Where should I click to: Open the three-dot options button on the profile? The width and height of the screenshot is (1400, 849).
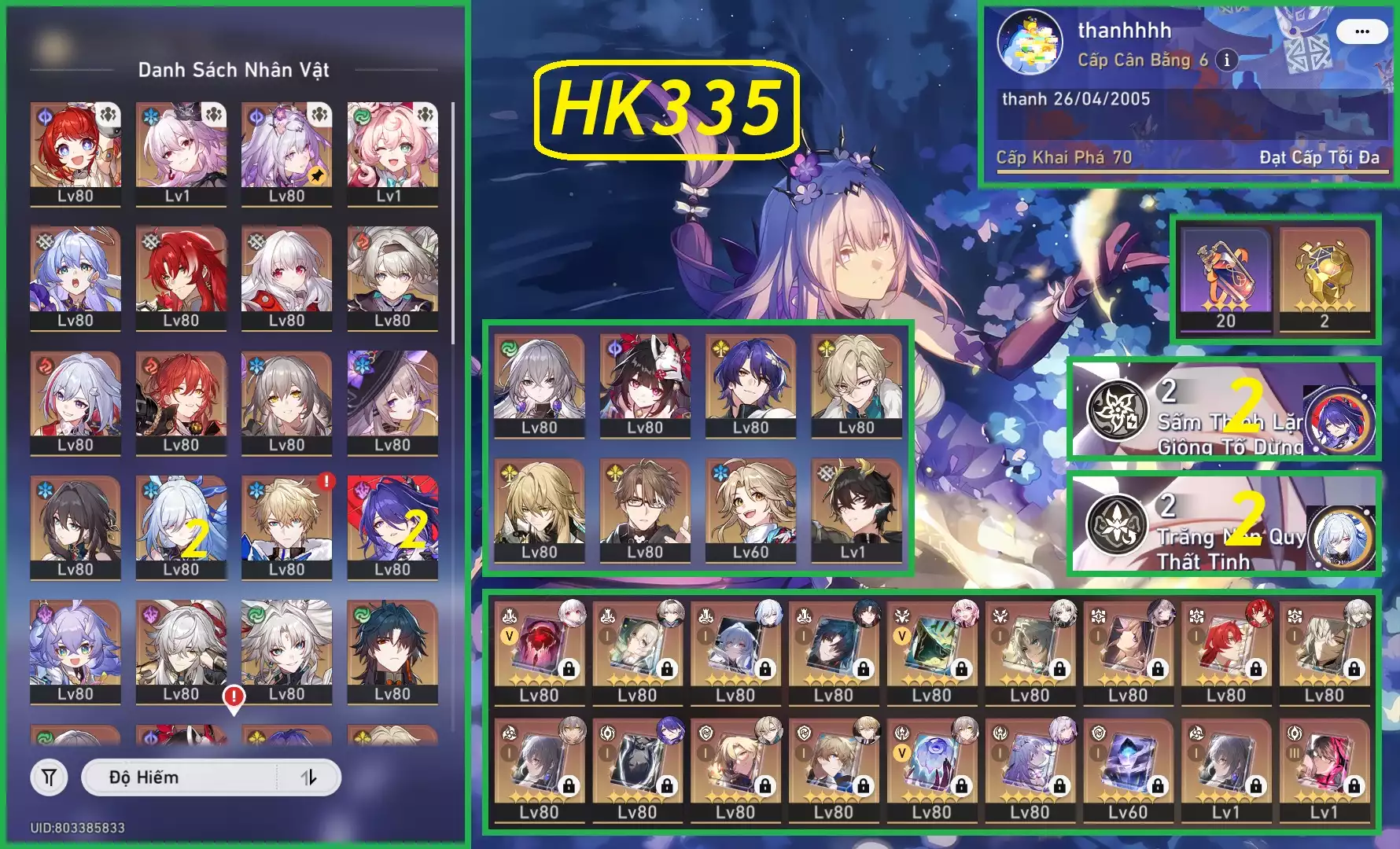[x=1362, y=32]
